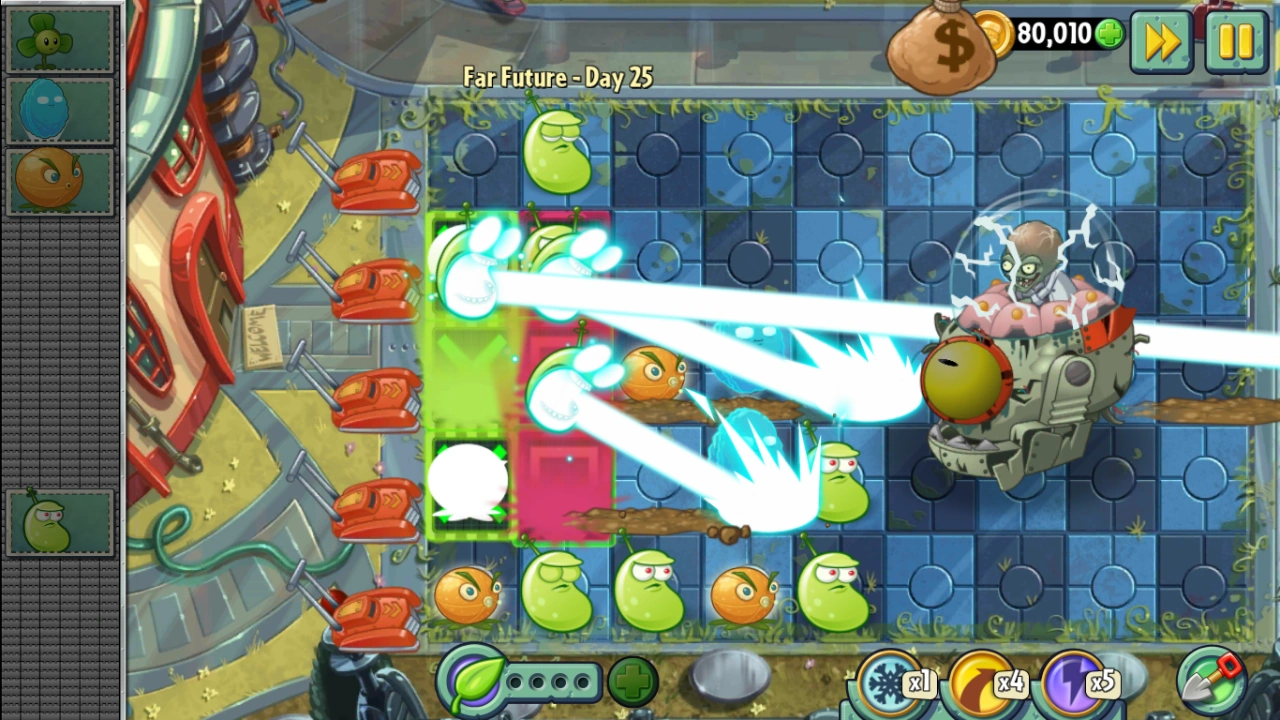Click the sun counter leaf icon

475,682
